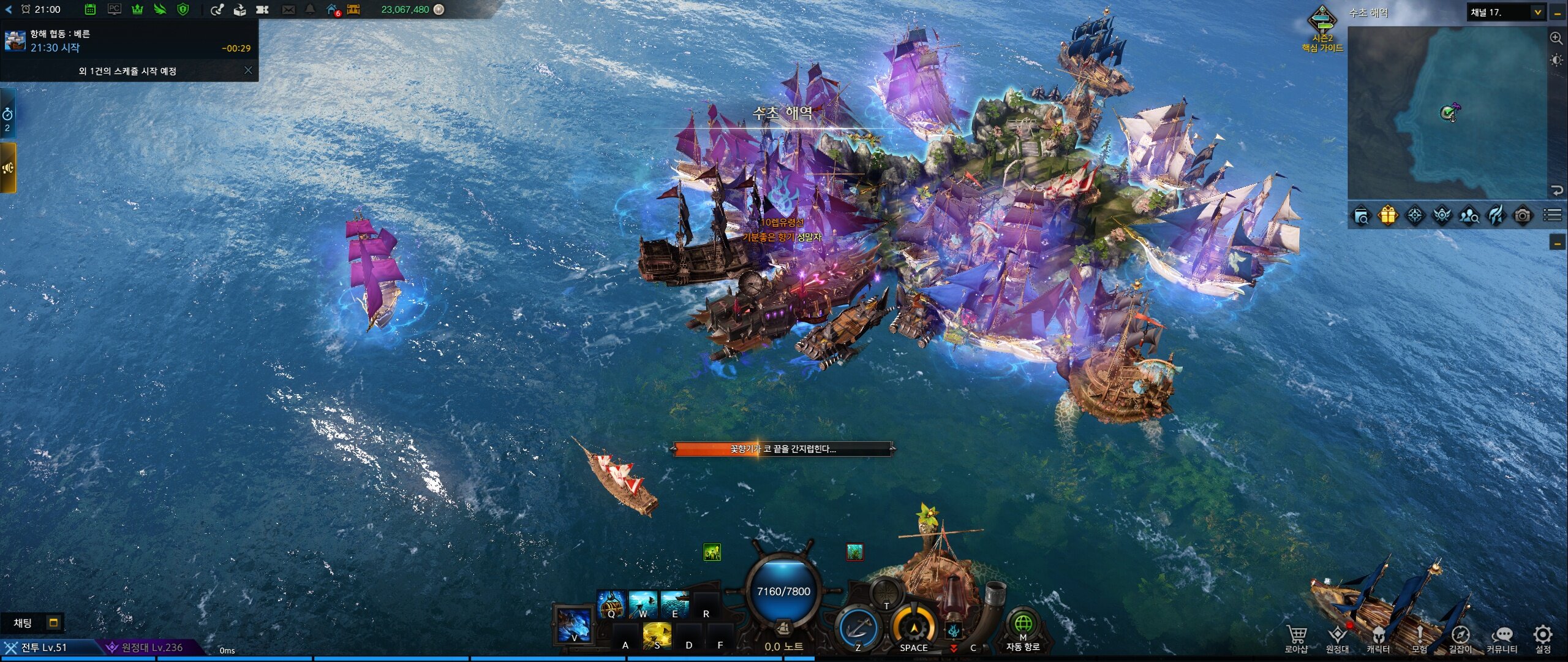Open the Season 2 core guide signpost
The width and height of the screenshot is (1568, 662).
tap(1322, 29)
